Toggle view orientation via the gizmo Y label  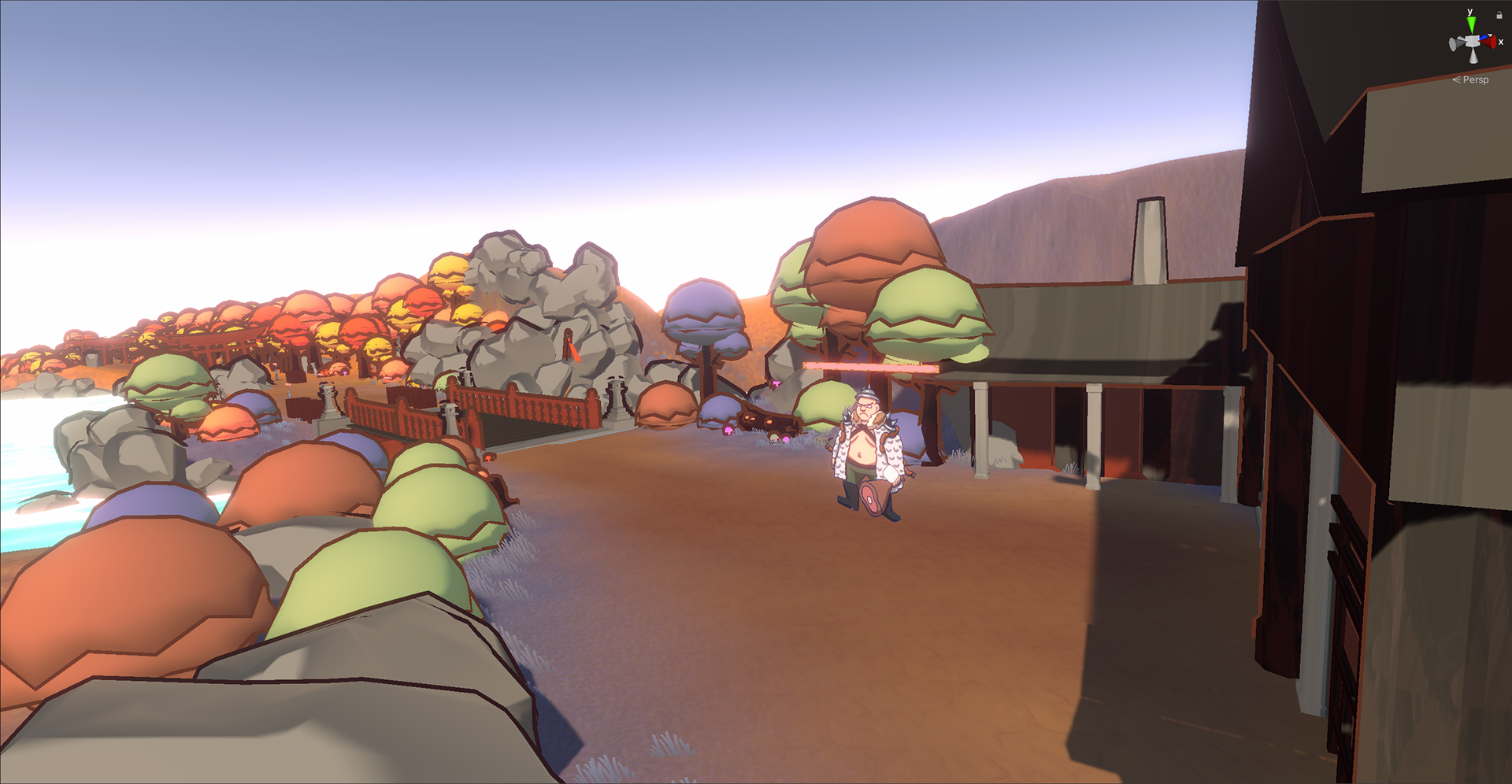coord(1469,11)
